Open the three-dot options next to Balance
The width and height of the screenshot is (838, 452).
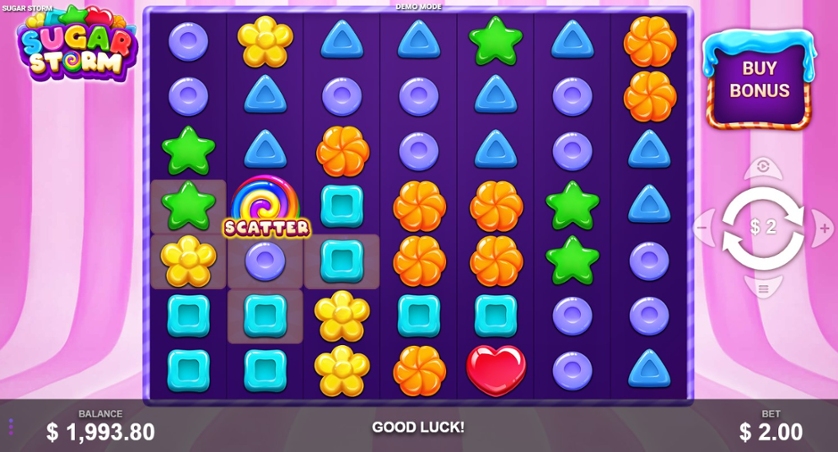click(x=11, y=427)
